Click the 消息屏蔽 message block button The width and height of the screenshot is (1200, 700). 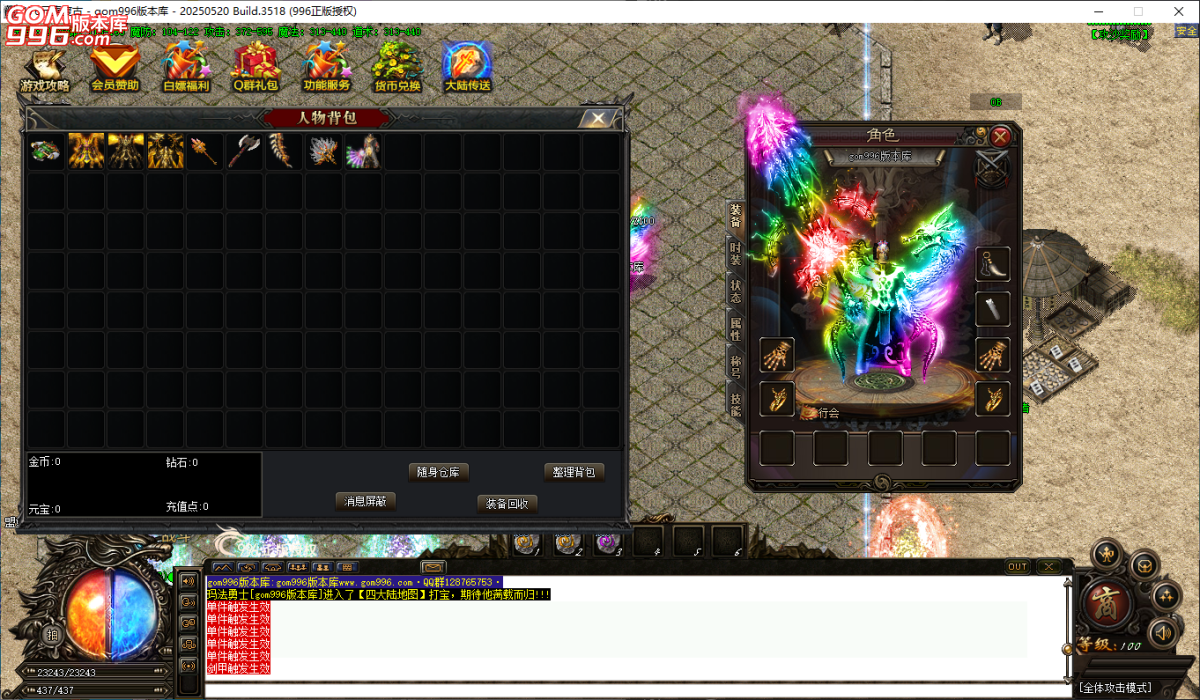[366, 502]
